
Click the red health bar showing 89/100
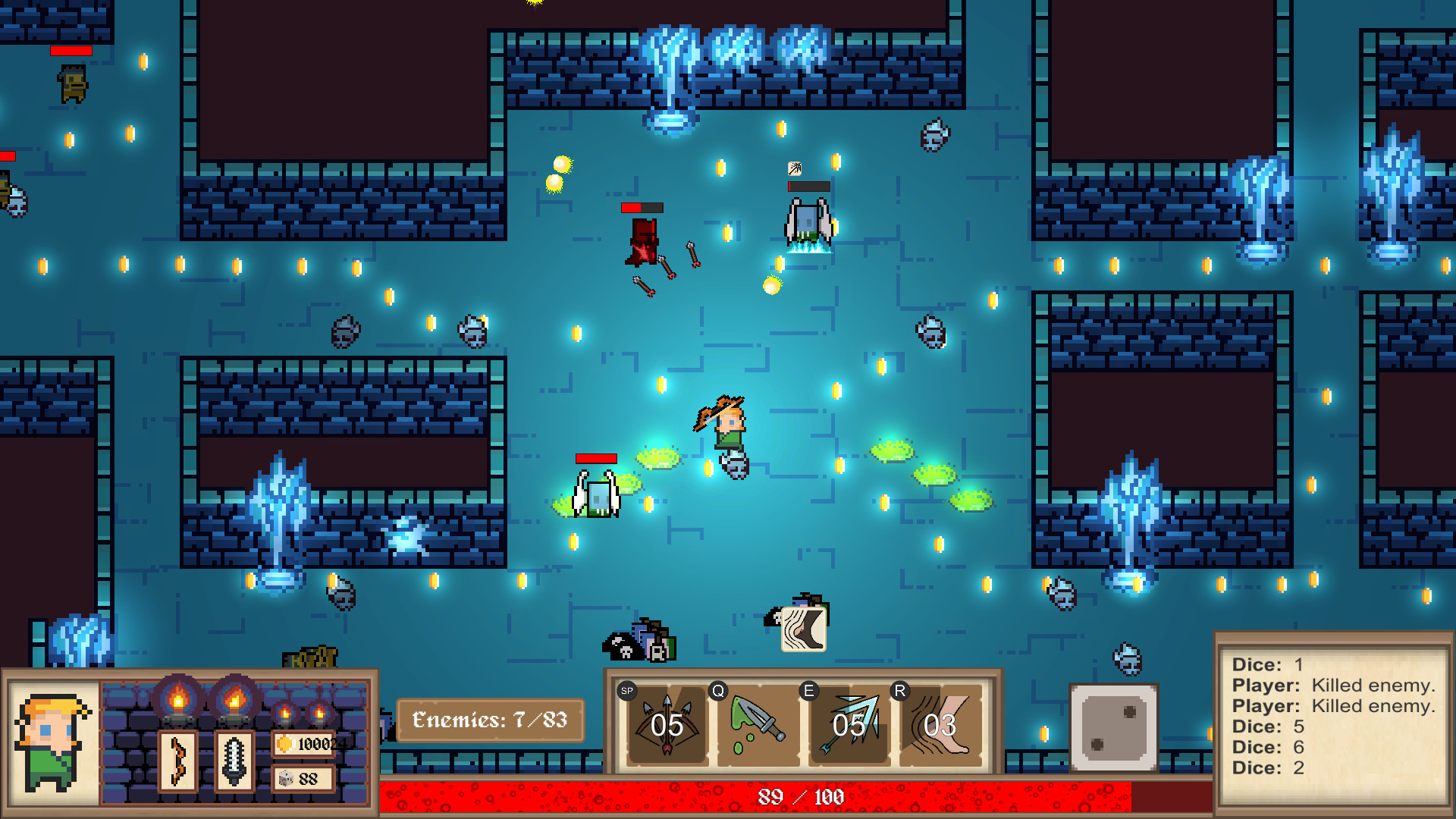(x=800, y=797)
